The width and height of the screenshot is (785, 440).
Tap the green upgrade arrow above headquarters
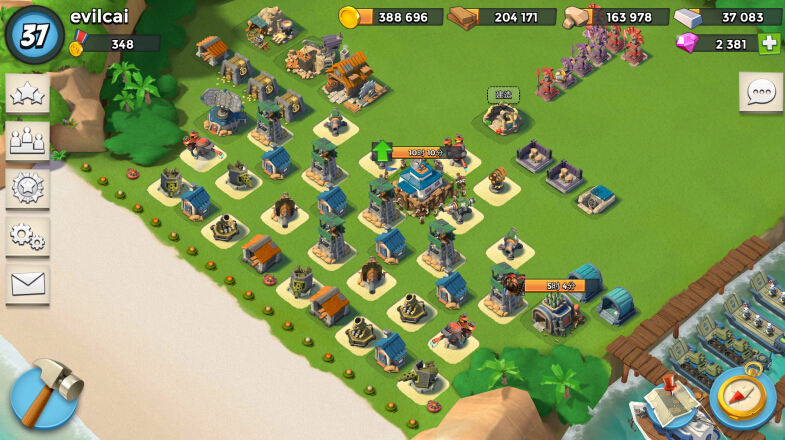pyautogui.click(x=382, y=152)
